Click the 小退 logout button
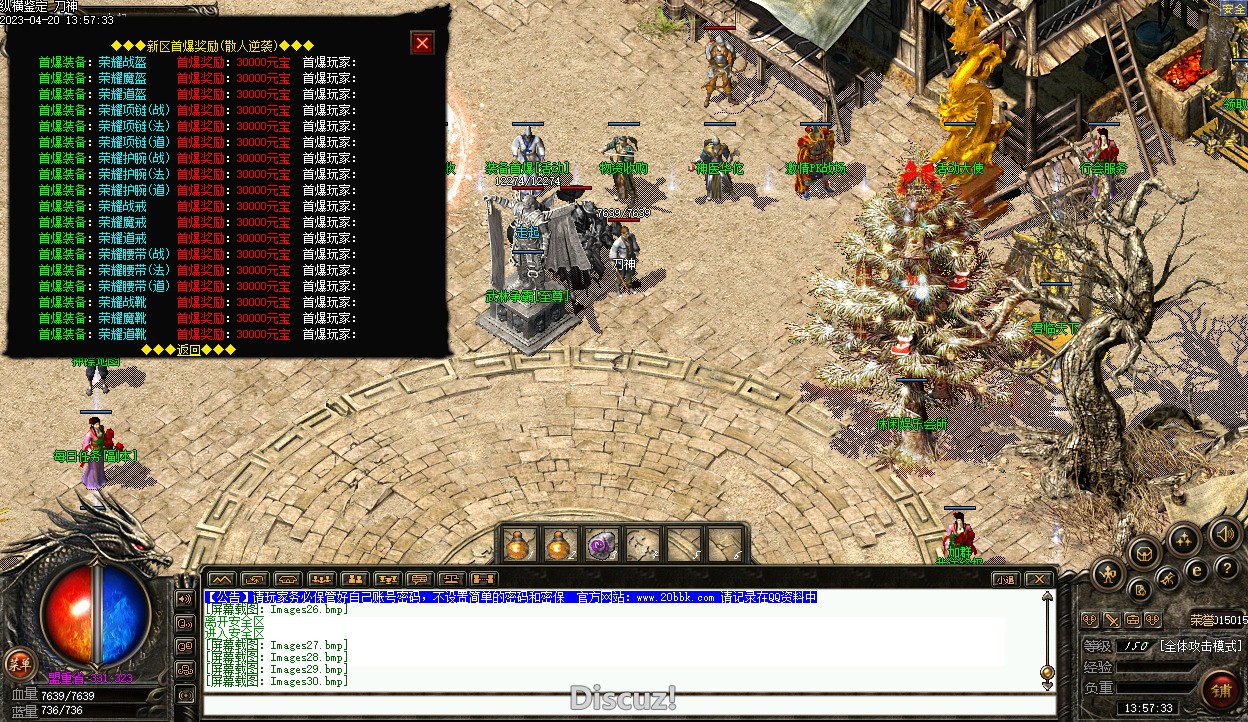 (x=1005, y=579)
